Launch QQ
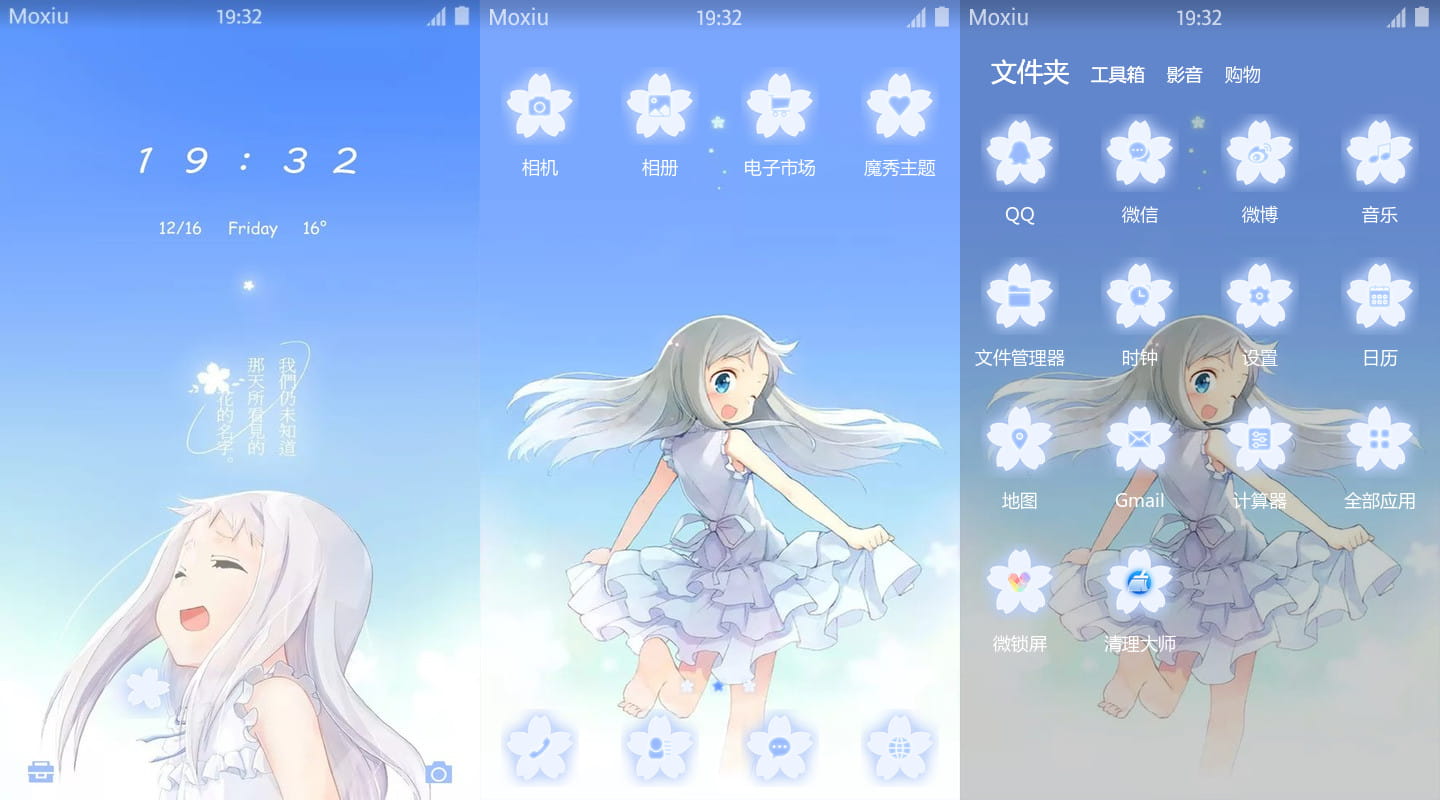 (x=1019, y=150)
